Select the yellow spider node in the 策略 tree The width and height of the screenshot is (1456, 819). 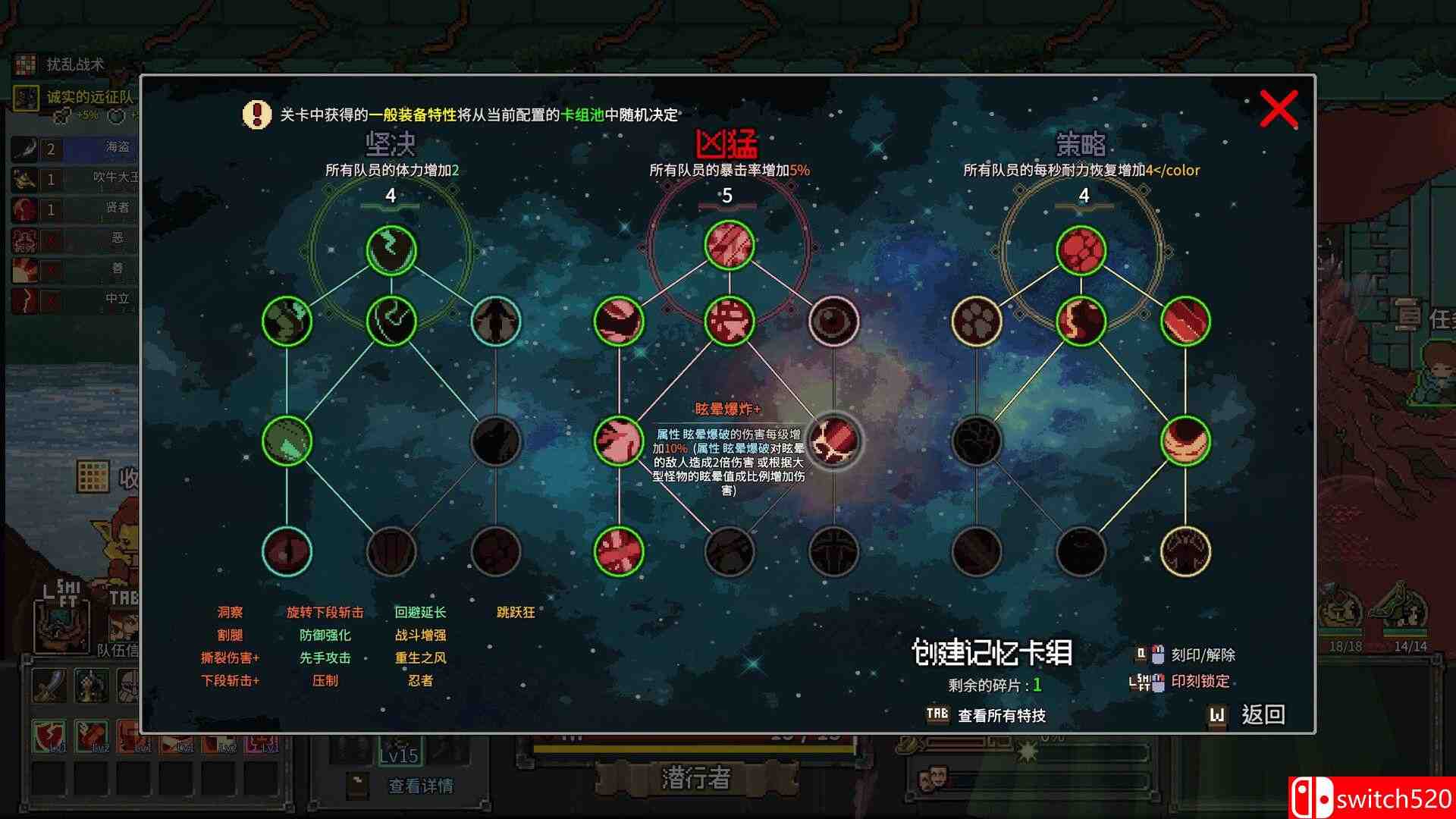tap(1187, 551)
